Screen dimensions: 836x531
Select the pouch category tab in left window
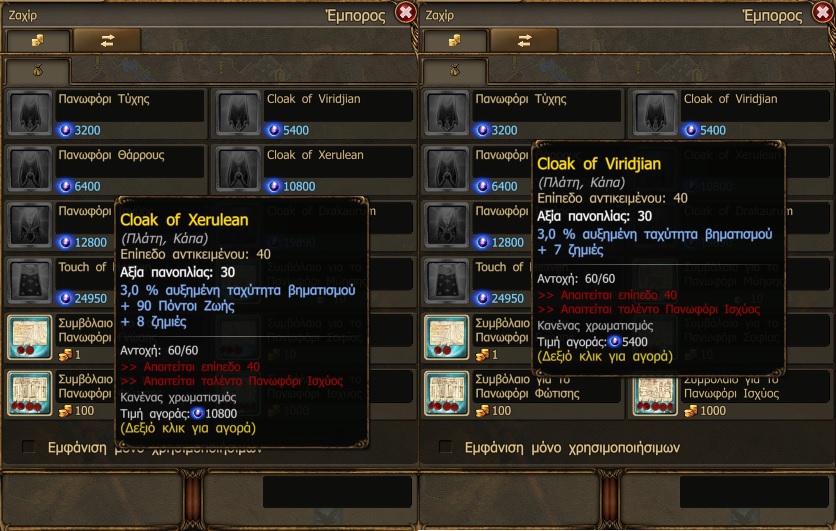(x=37, y=71)
